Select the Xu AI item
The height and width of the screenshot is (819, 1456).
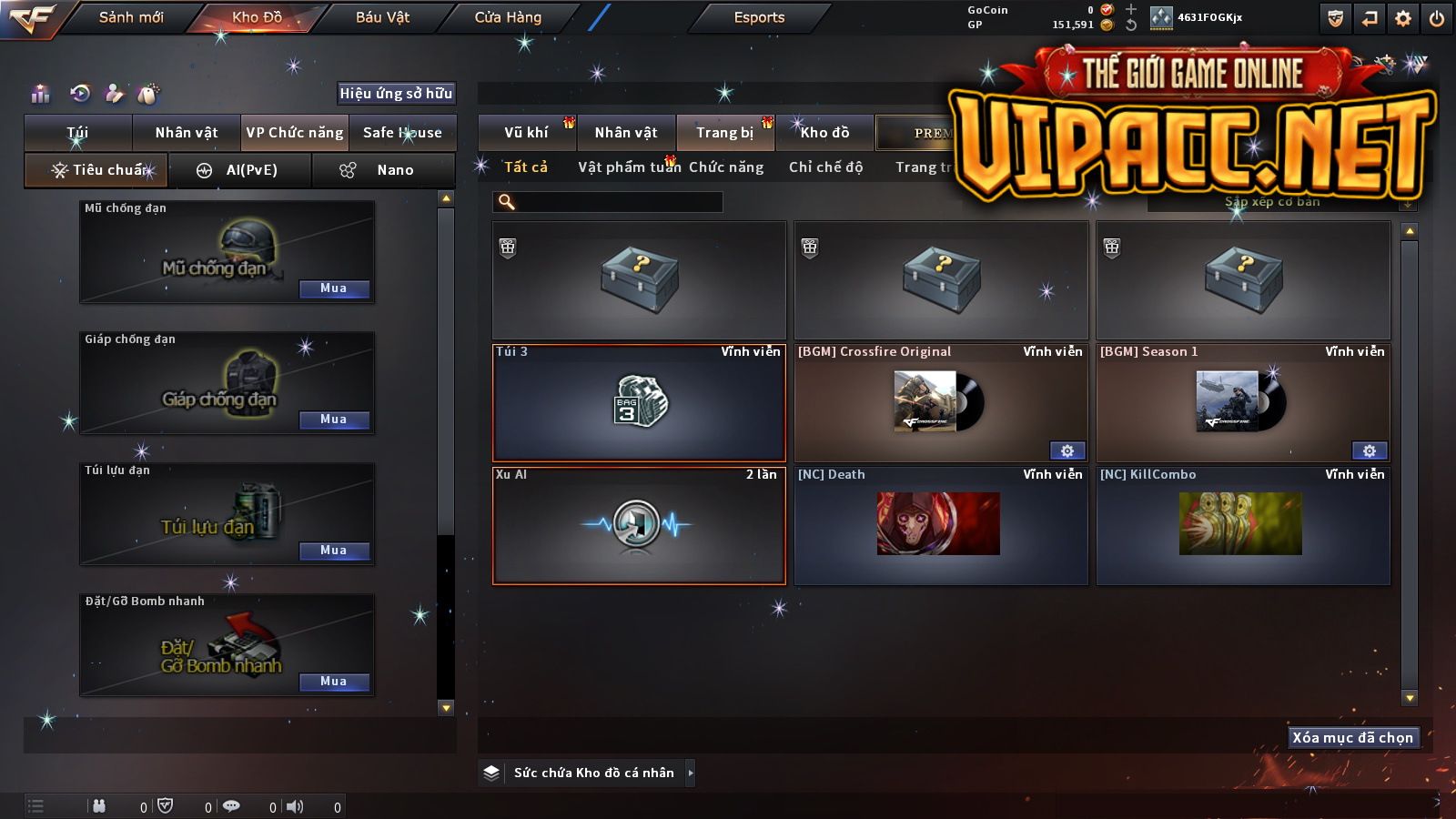[x=639, y=526]
